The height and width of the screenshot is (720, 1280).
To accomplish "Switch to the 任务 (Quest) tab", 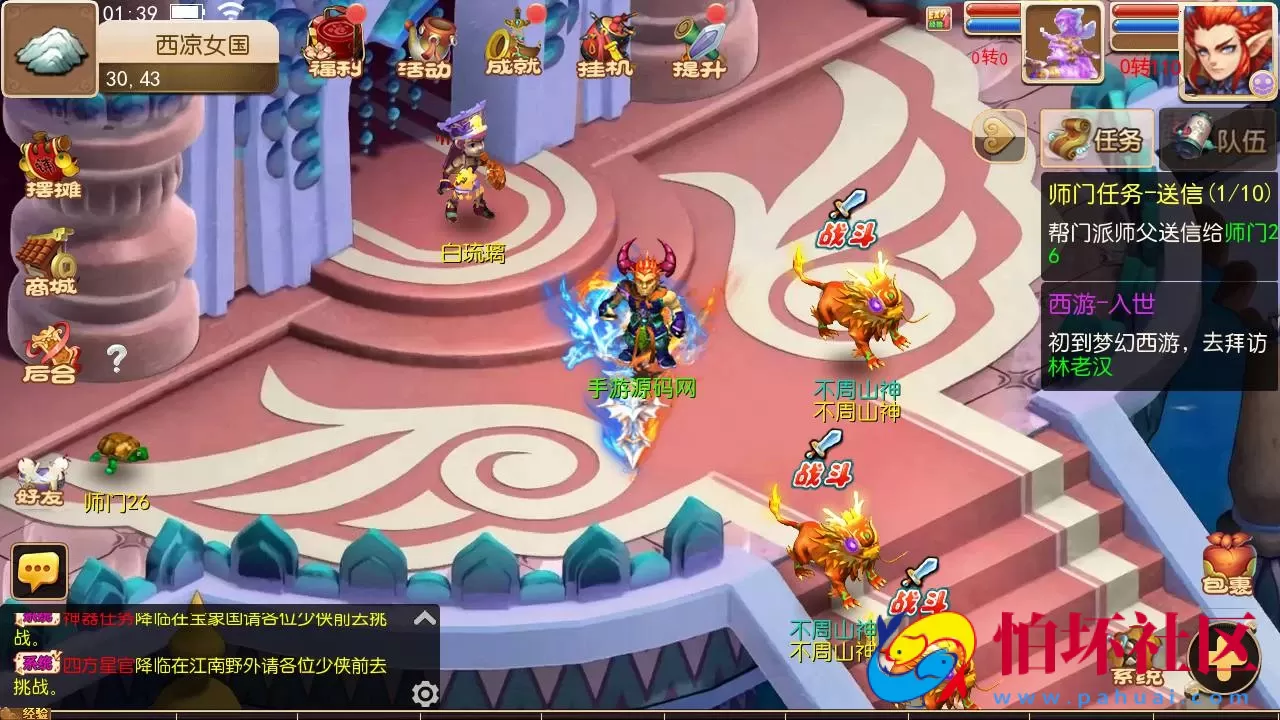I will tap(1095, 140).
